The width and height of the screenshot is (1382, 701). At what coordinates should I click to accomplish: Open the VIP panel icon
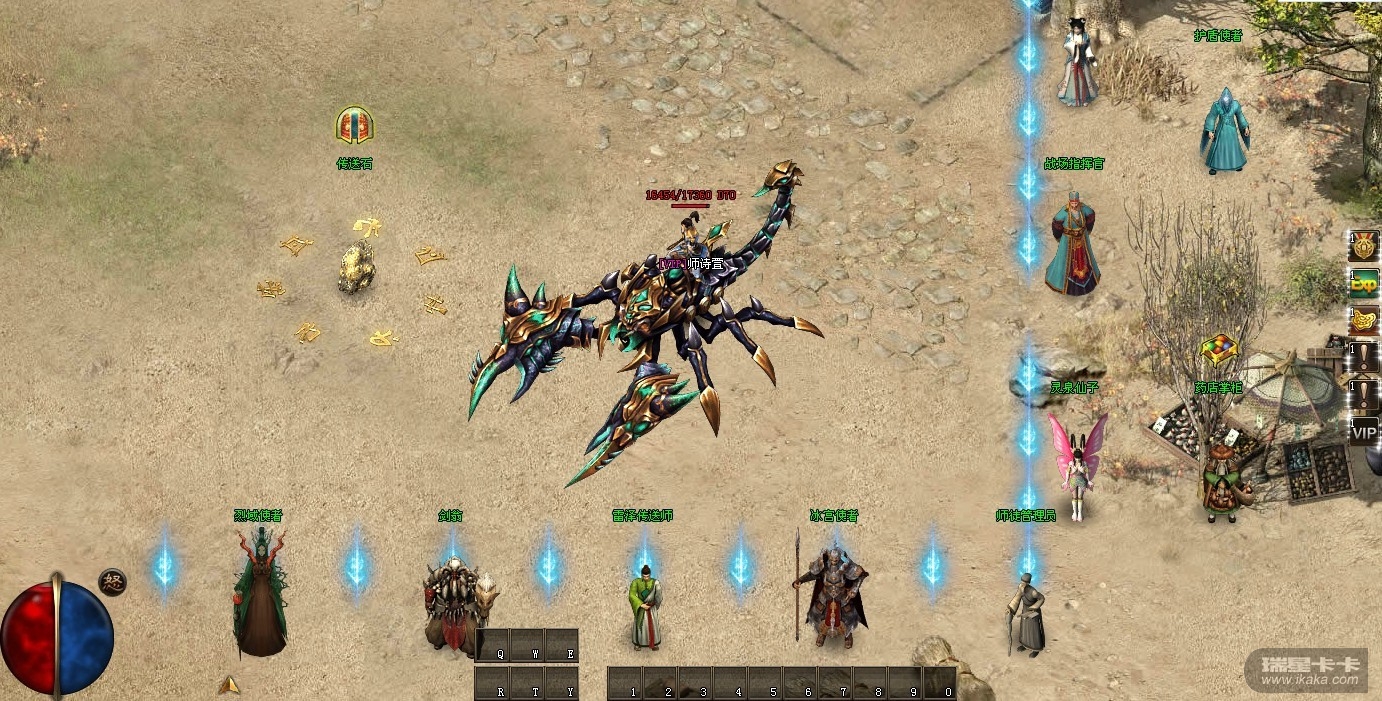pyautogui.click(x=1364, y=432)
